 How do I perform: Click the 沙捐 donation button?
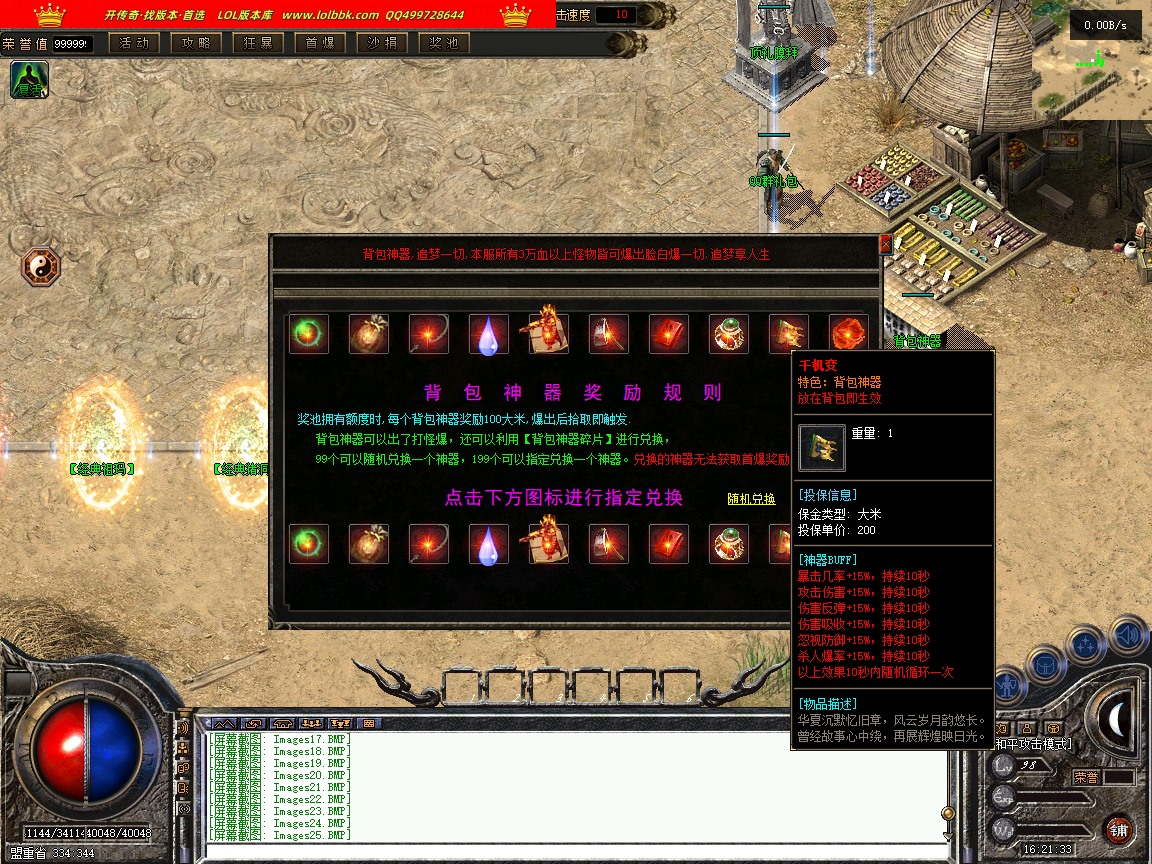382,43
